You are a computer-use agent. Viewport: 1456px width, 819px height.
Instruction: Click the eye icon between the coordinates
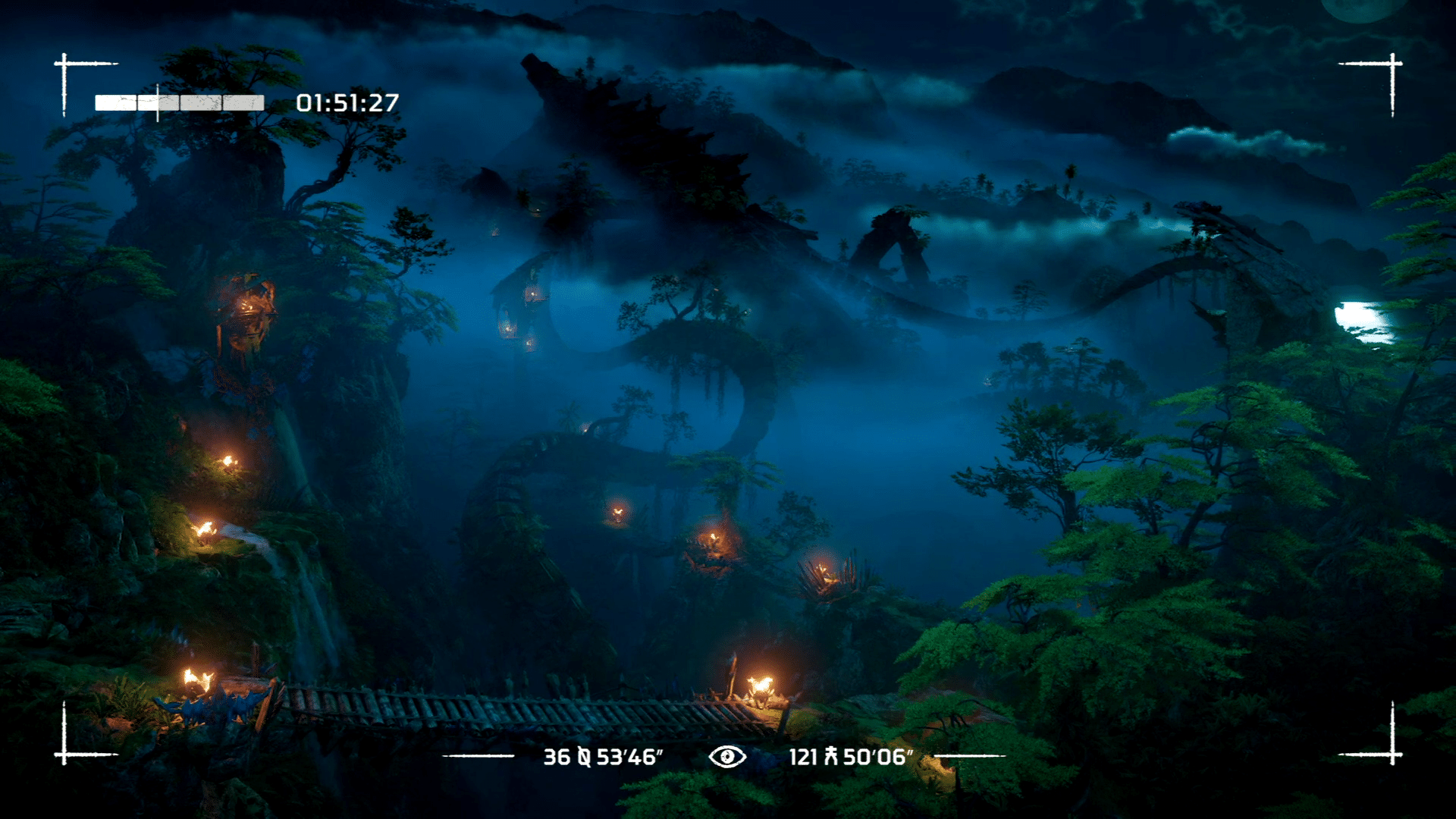[726, 756]
